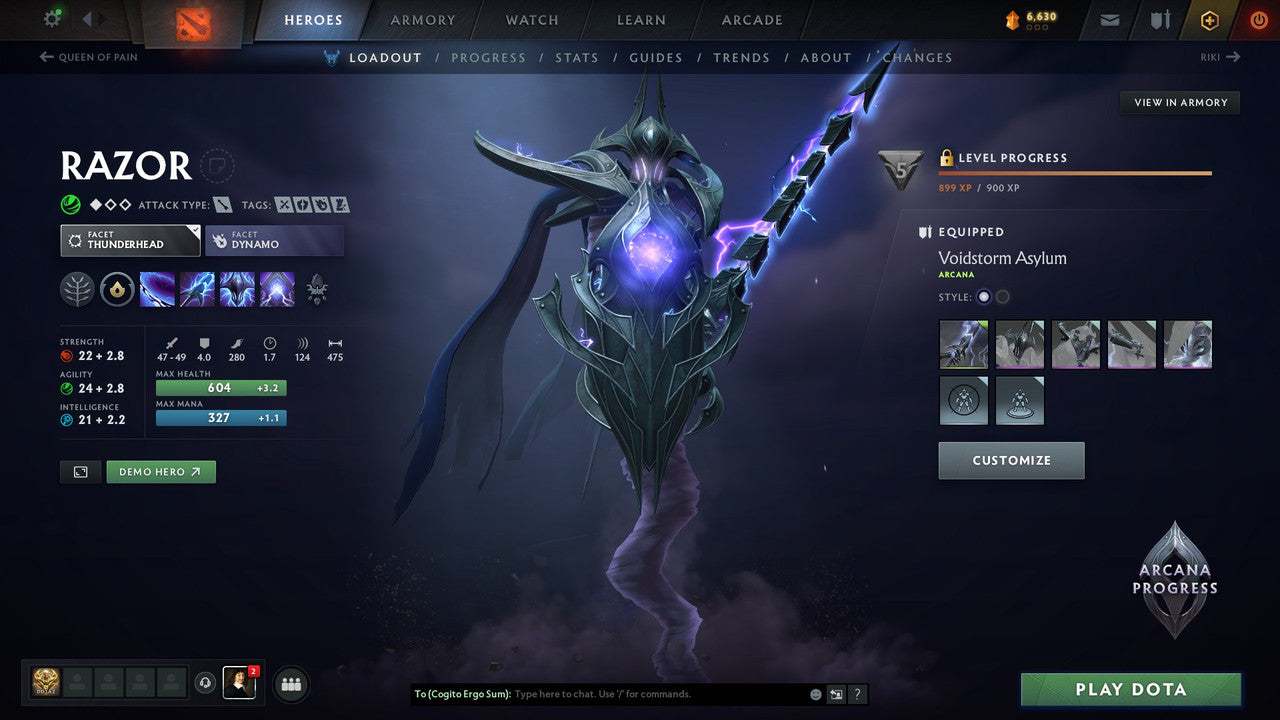Open the mail inbox icon
This screenshot has height=720, width=1280.
click(x=1108, y=19)
